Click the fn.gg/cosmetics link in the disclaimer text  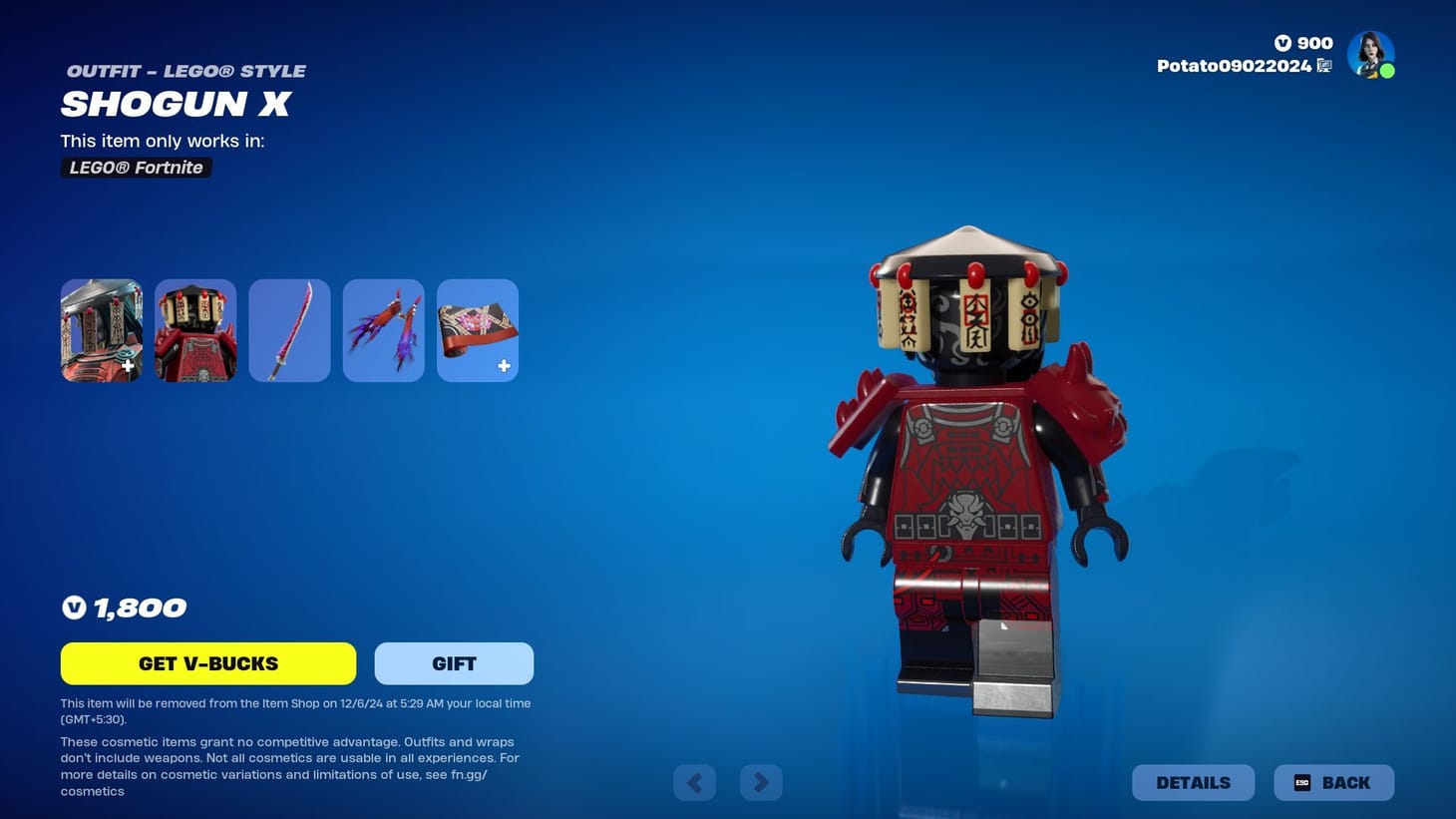click(468, 773)
